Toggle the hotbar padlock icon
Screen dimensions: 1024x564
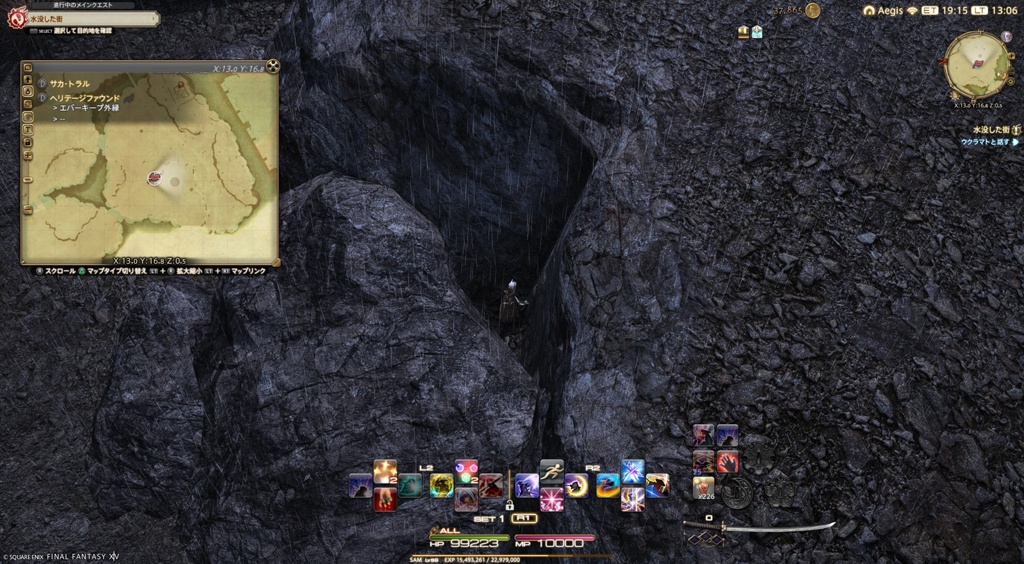click(x=508, y=505)
